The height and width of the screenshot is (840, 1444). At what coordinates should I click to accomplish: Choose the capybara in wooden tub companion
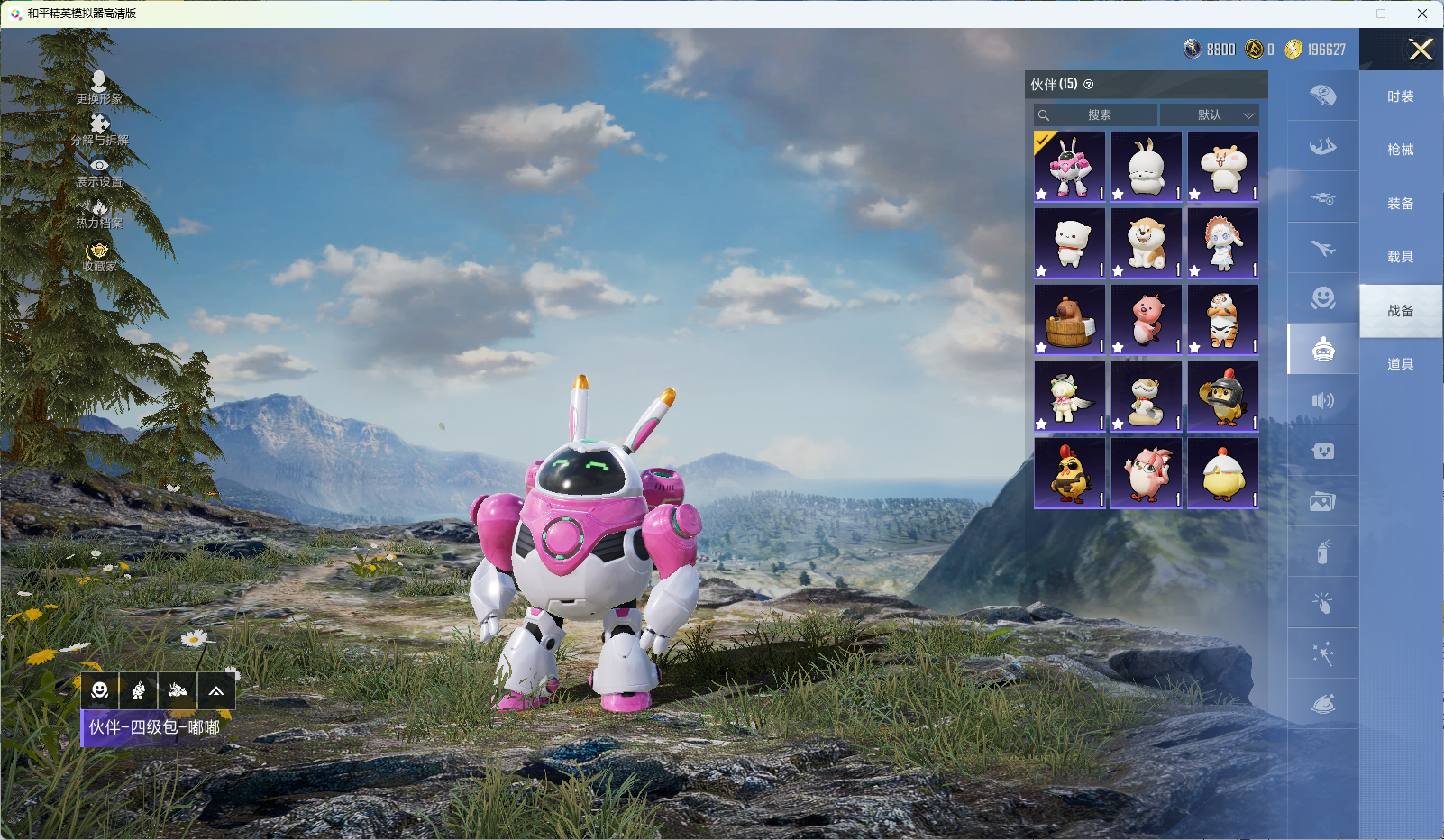tap(1070, 320)
